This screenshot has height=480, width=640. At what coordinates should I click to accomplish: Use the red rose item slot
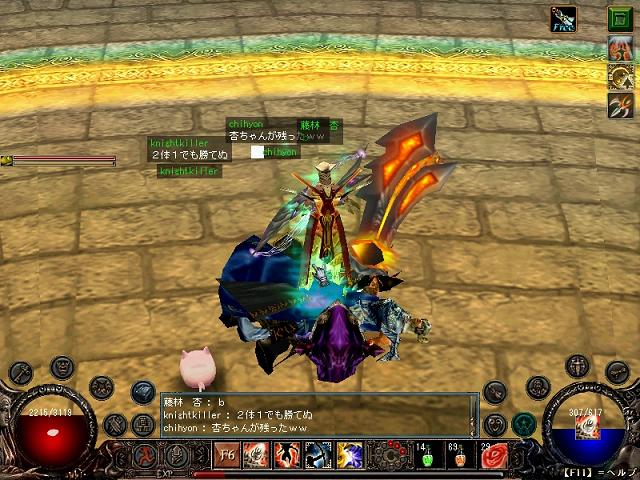tap(495, 456)
